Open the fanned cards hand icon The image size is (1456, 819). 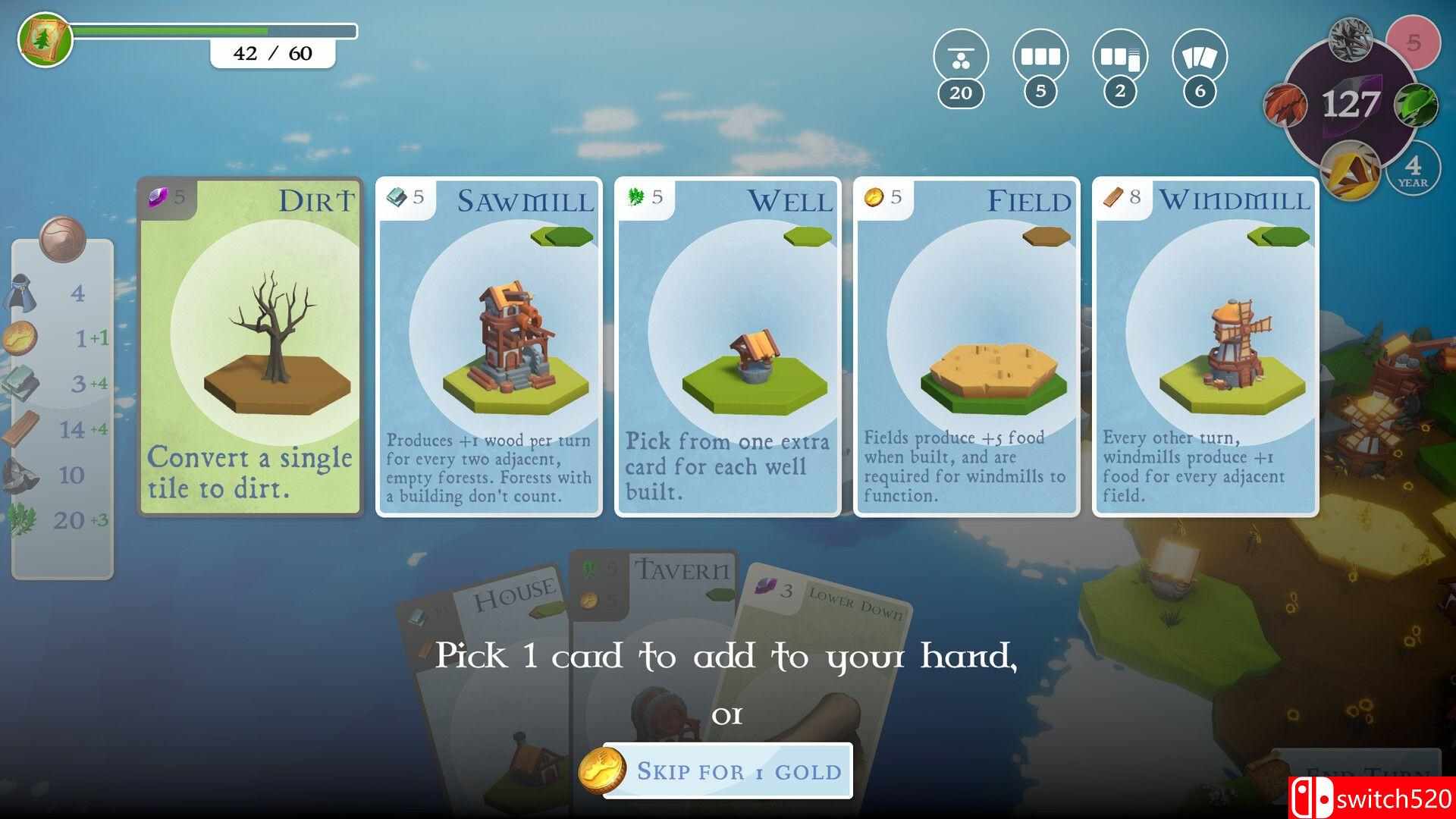[1200, 57]
